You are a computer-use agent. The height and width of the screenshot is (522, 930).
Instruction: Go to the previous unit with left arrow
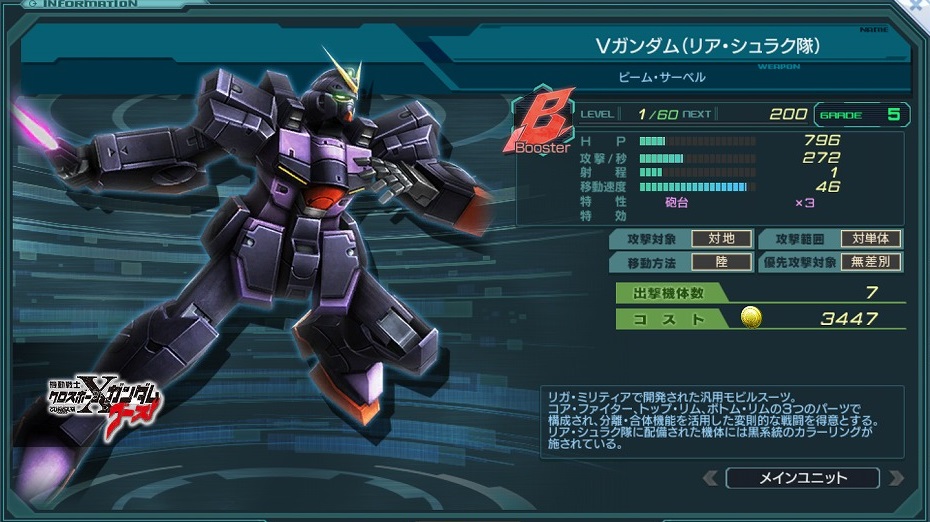click(710, 478)
